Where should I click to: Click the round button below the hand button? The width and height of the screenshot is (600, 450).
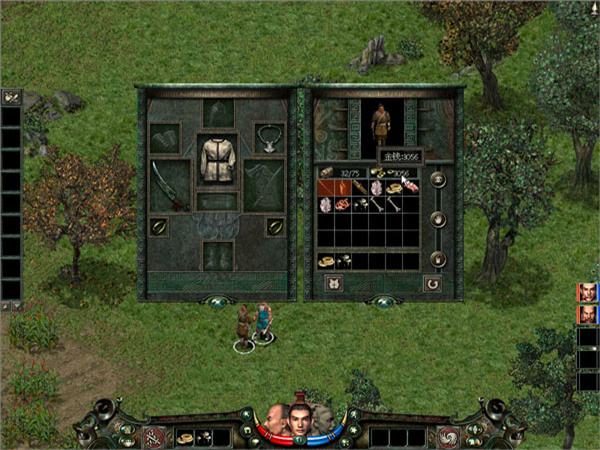[437, 259]
